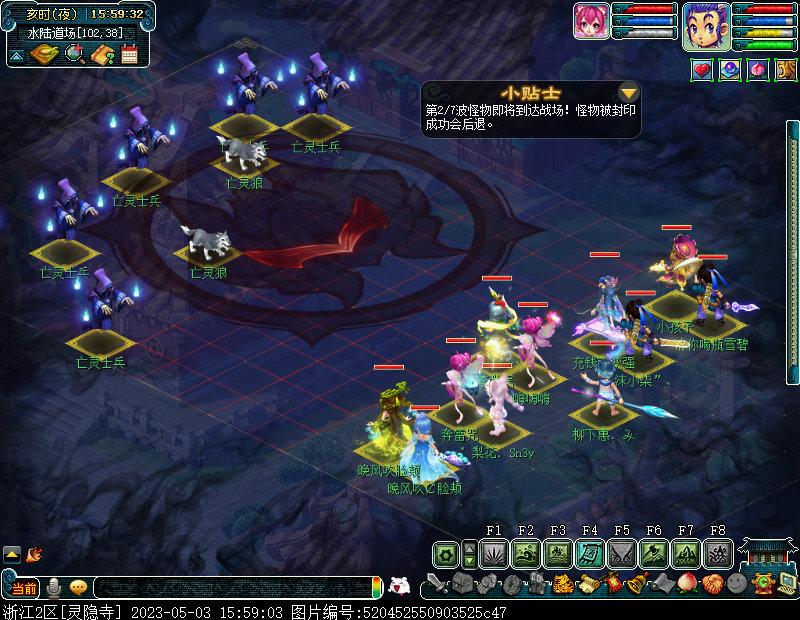800x620 pixels.
Task: Collapse the 小贴士 tips dropdown arrow
Action: [629, 94]
